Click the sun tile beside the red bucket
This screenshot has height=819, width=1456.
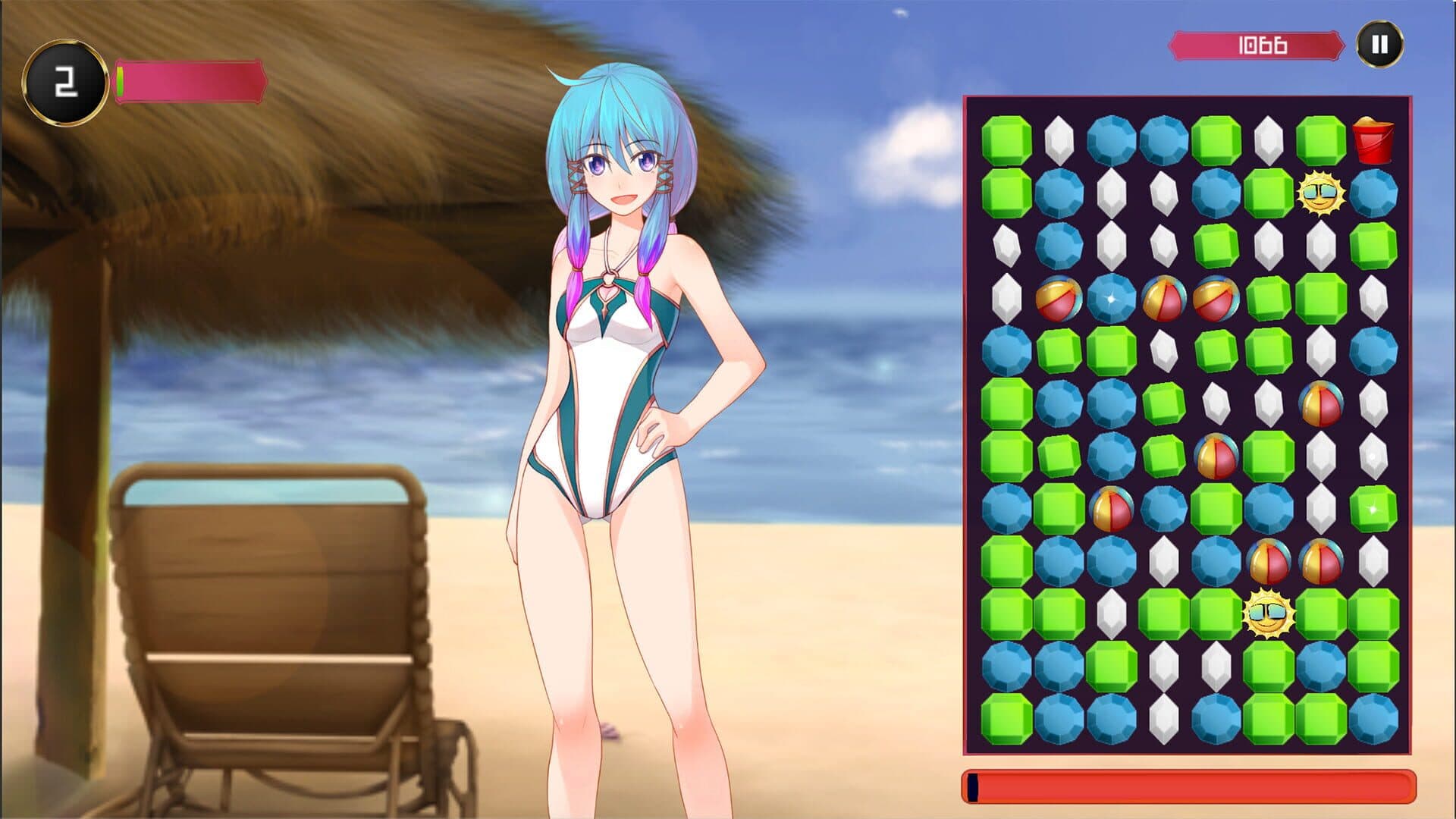pos(1320,194)
